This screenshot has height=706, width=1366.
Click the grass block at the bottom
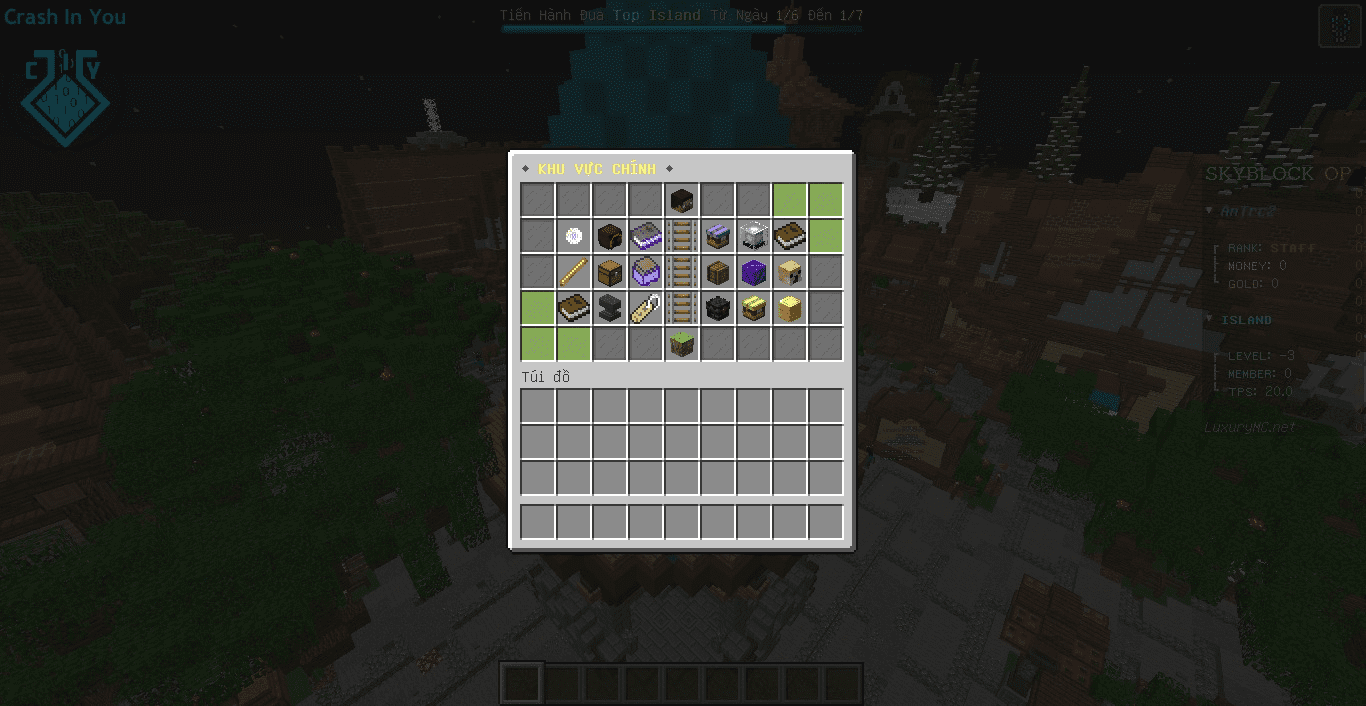[682, 344]
